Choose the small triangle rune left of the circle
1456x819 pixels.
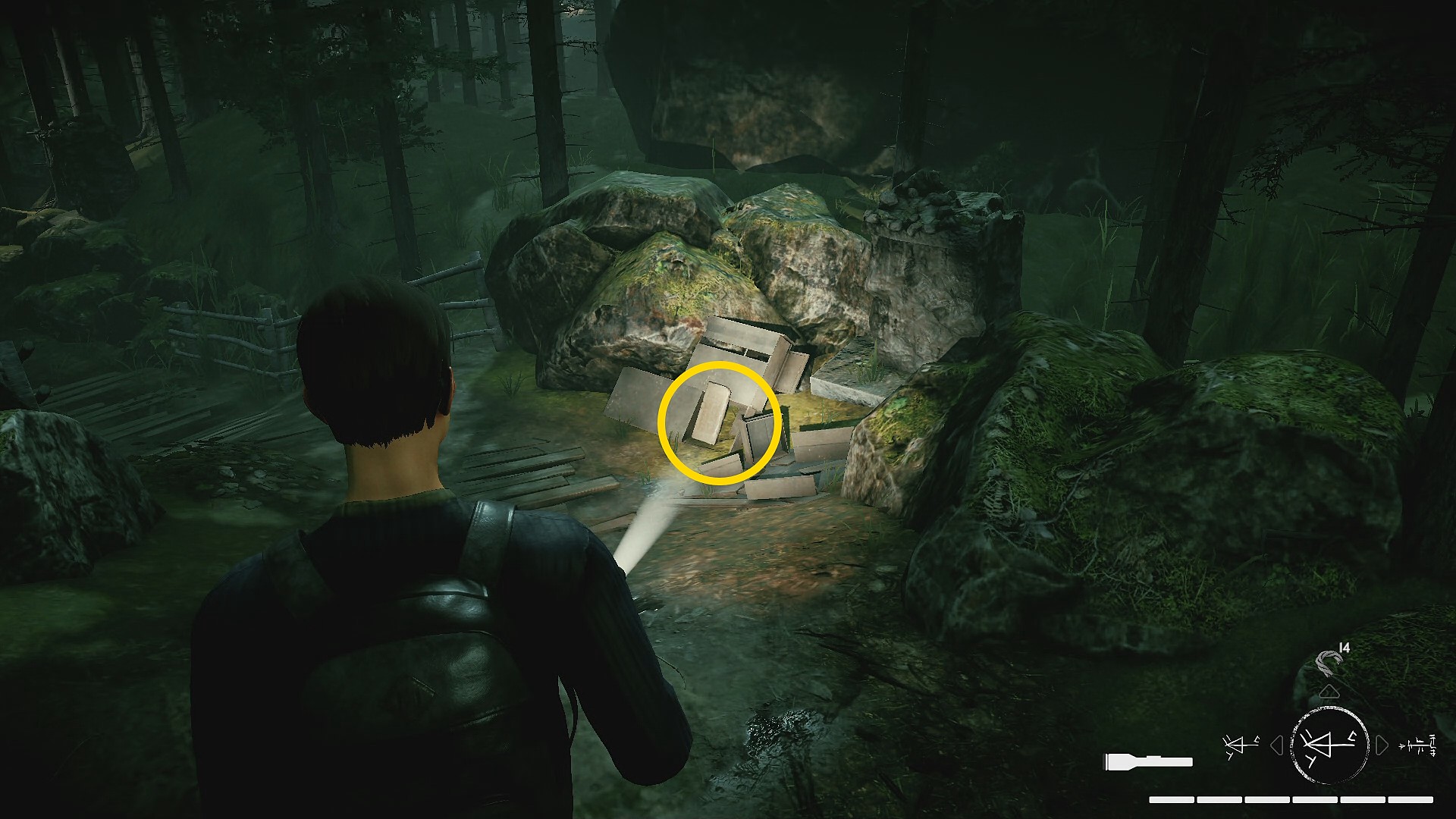tap(1241, 746)
